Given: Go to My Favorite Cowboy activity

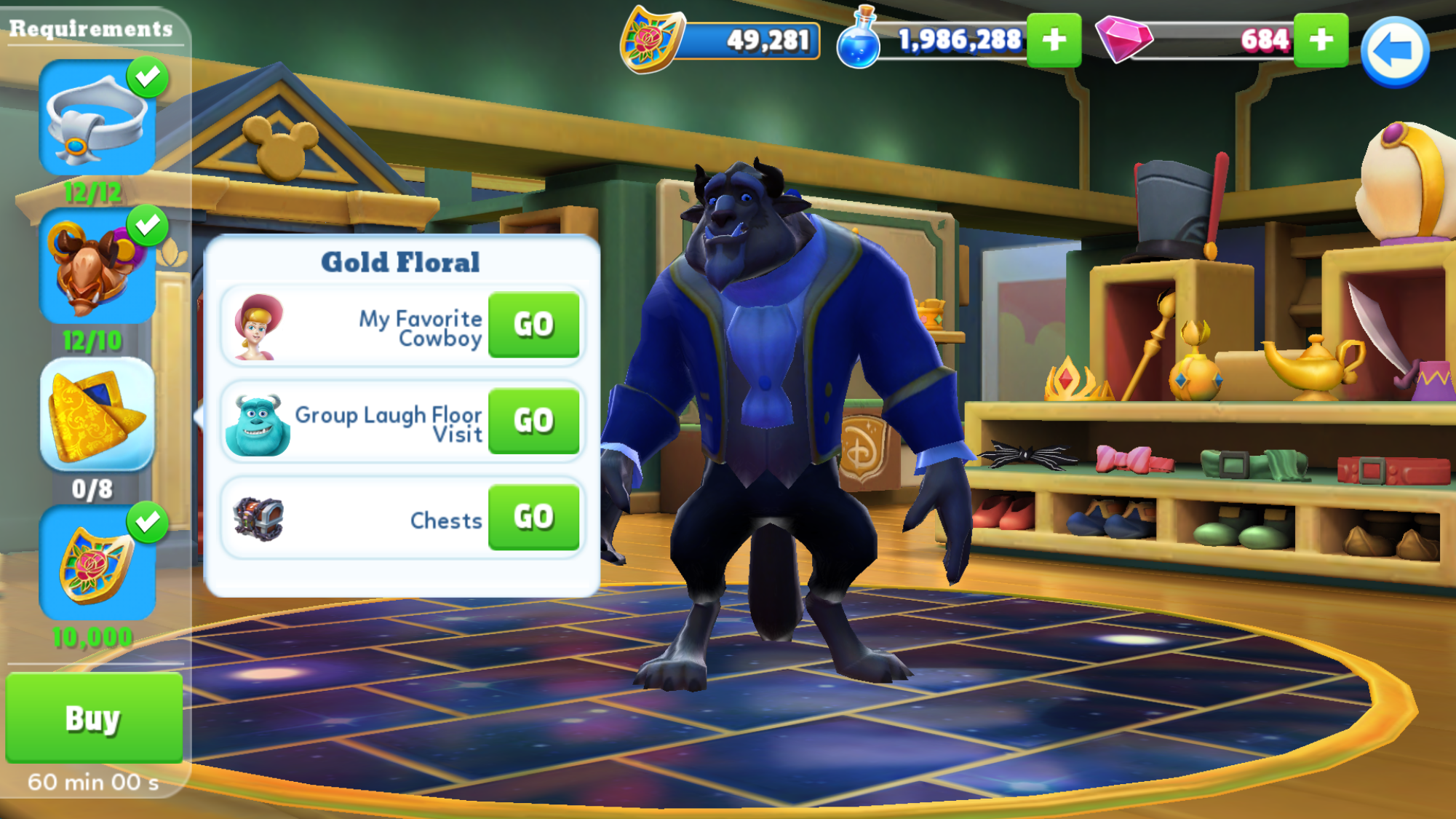Looking at the screenshot, I should [x=533, y=325].
